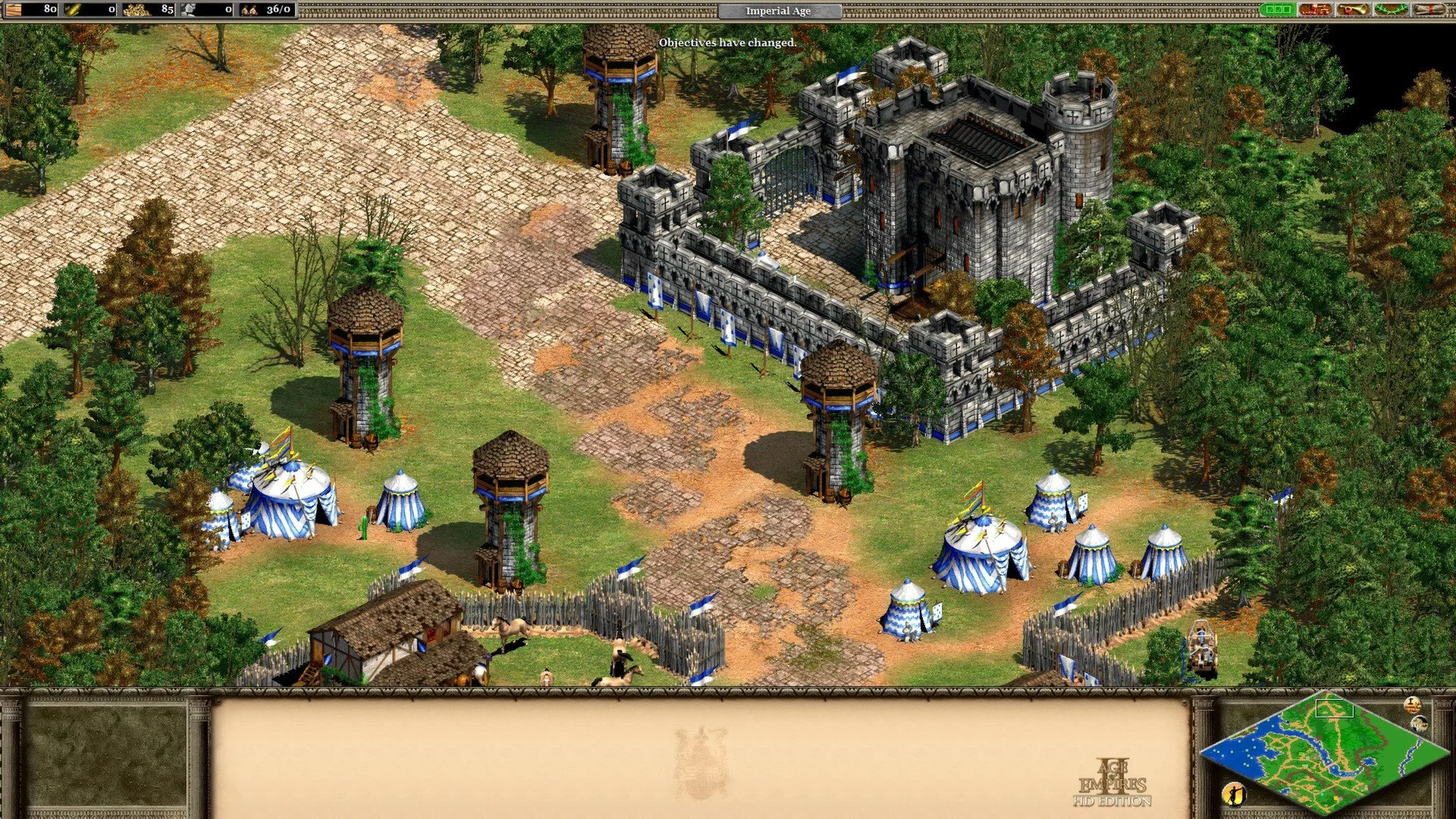Click the "Objectives have changed" notification

click(729, 44)
